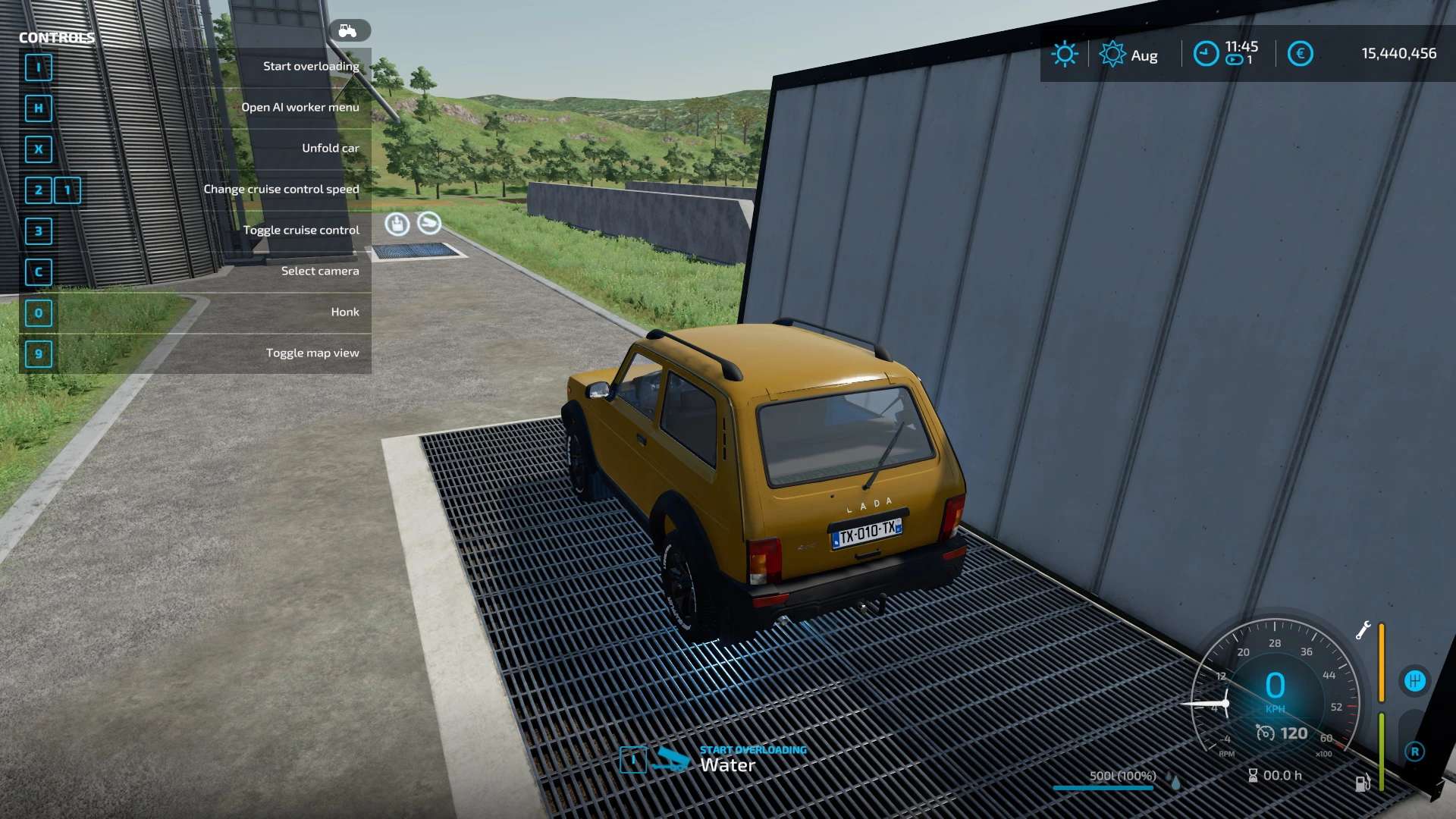The height and width of the screenshot is (819, 1456).
Task: Click the green fuel level bar
Action: [x=1381, y=751]
